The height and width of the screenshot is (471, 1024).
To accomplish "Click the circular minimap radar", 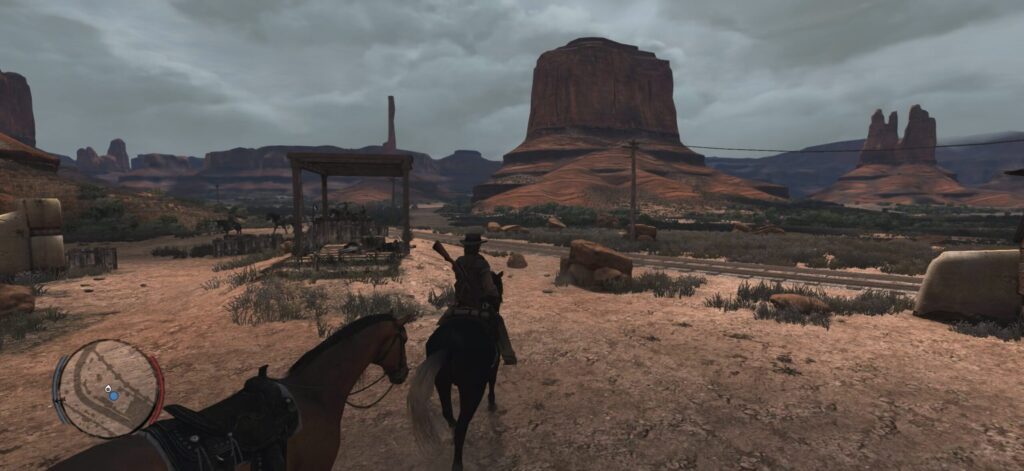I will 108,388.
